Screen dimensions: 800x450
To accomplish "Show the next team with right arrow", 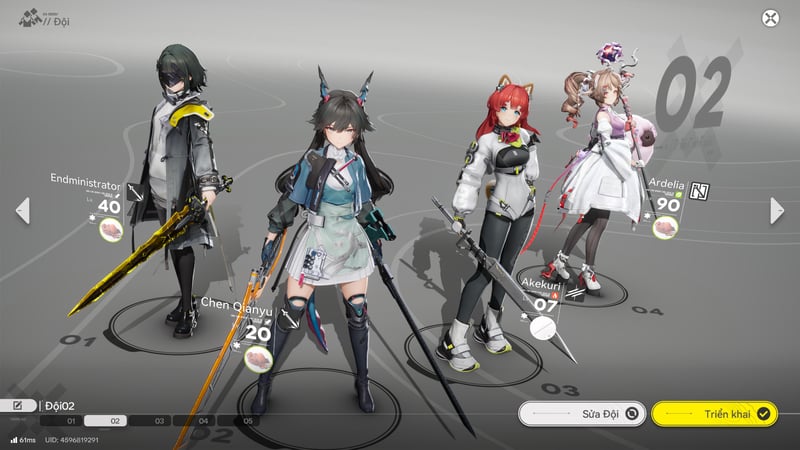I will (x=777, y=210).
